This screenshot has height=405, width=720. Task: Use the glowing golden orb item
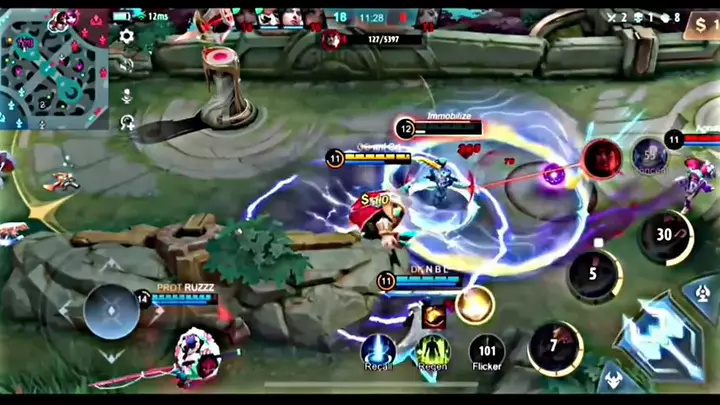click(474, 304)
